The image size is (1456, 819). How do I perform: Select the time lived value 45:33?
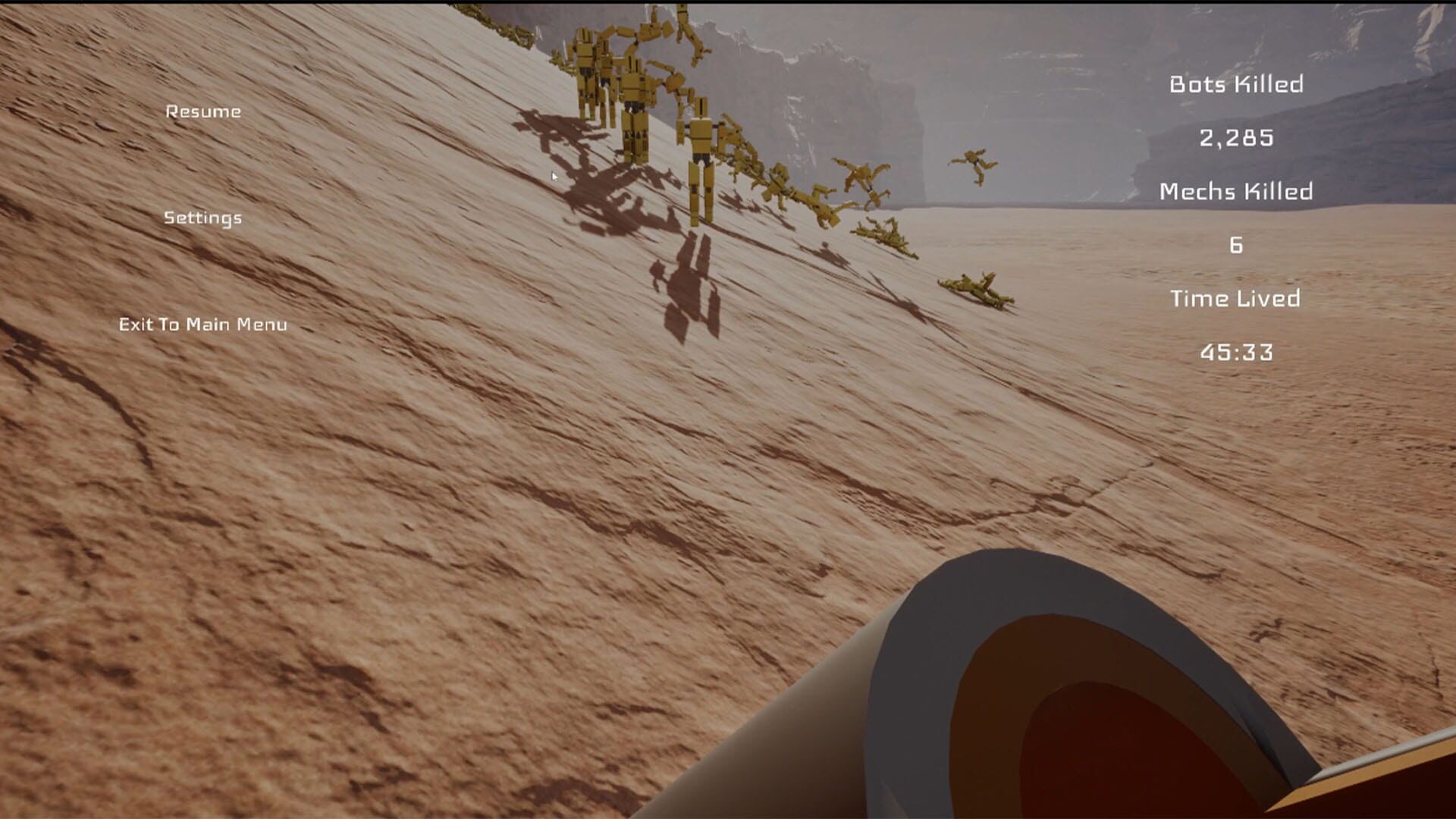1236,350
